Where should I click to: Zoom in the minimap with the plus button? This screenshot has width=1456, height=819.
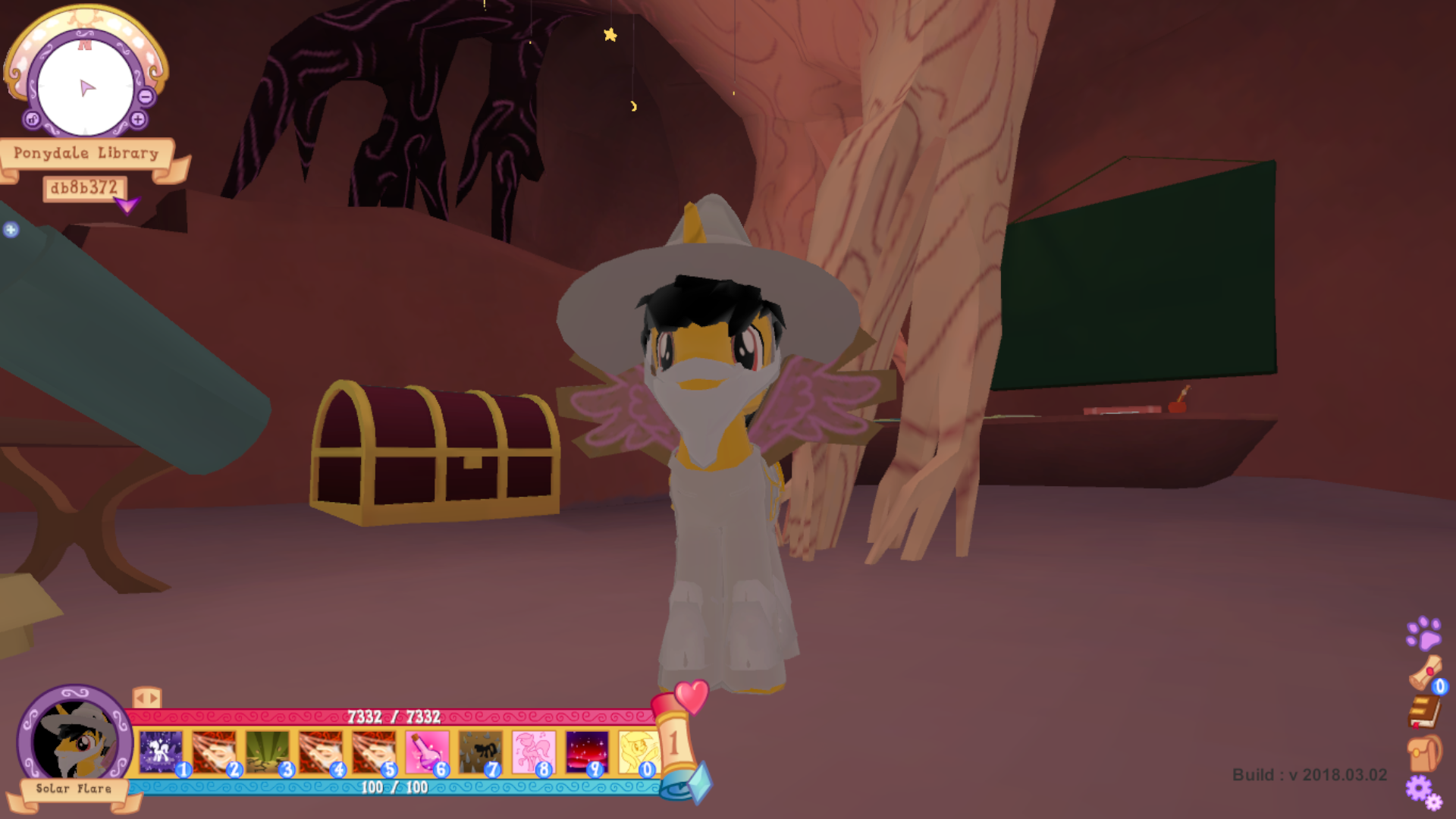[139, 118]
